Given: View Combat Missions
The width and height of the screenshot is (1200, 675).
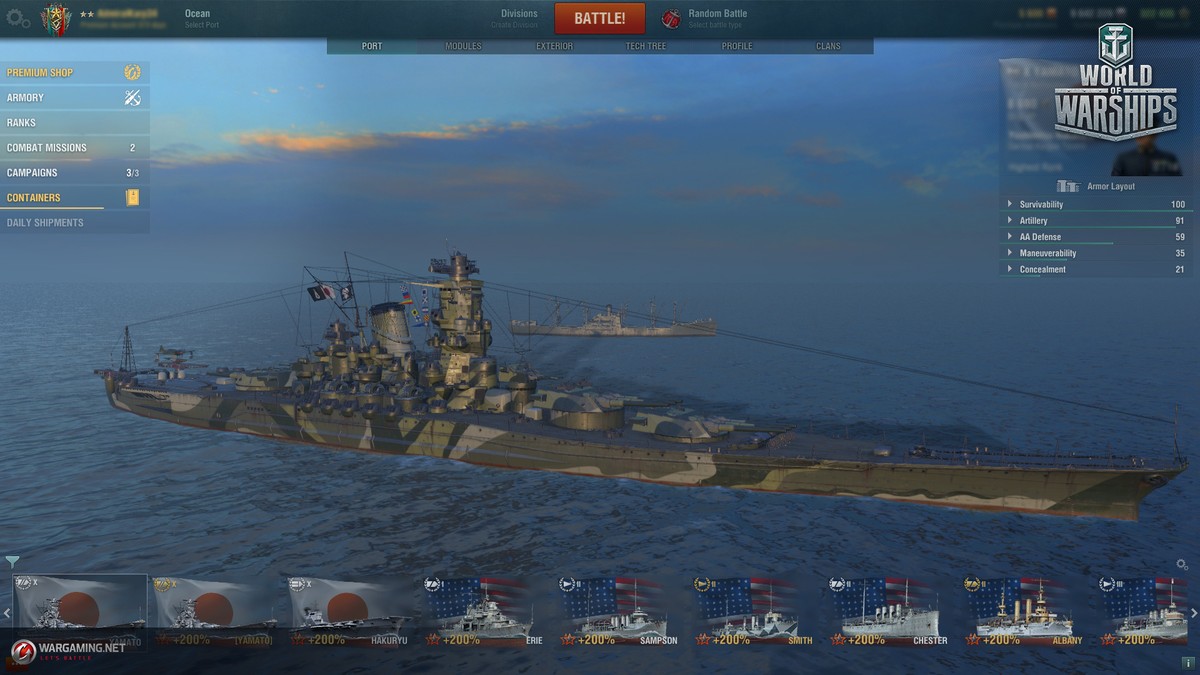Looking at the screenshot, I should pos(75,148).
